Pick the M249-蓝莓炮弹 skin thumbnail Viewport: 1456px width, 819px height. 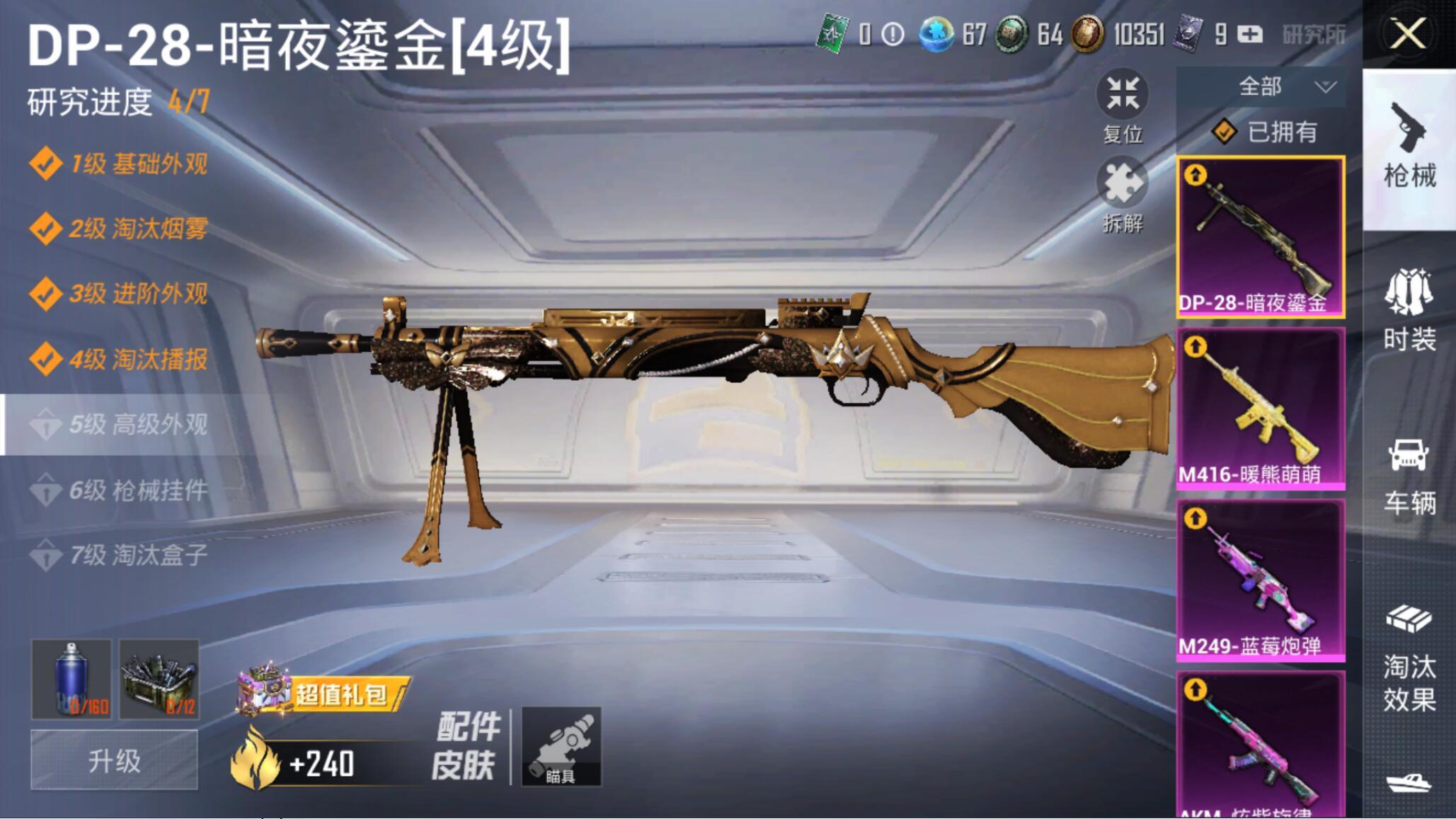pyautogui.click(x=1260, y=580)
